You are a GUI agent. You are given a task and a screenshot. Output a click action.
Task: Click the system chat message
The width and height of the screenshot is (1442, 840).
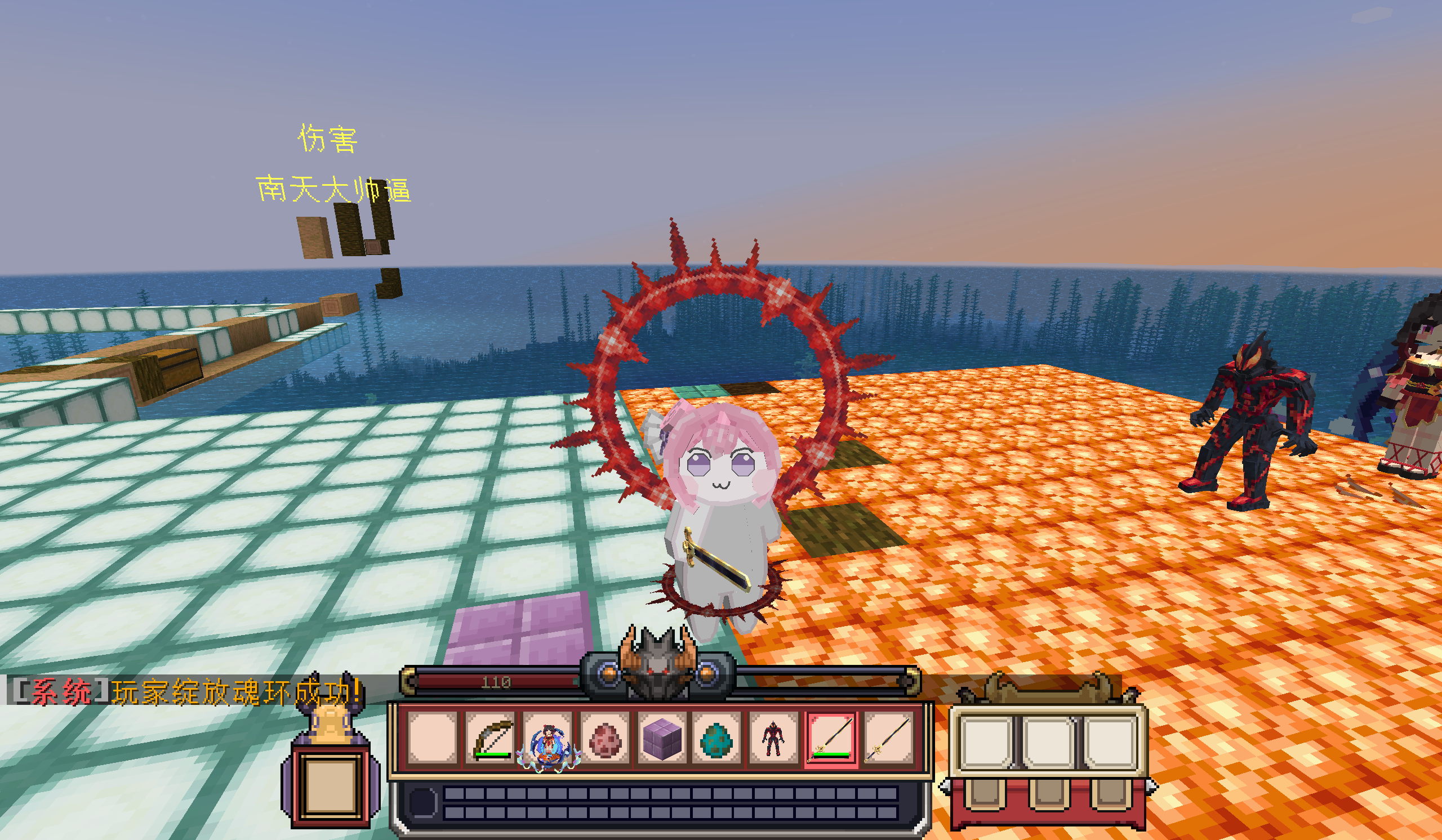tap(186, 692)
